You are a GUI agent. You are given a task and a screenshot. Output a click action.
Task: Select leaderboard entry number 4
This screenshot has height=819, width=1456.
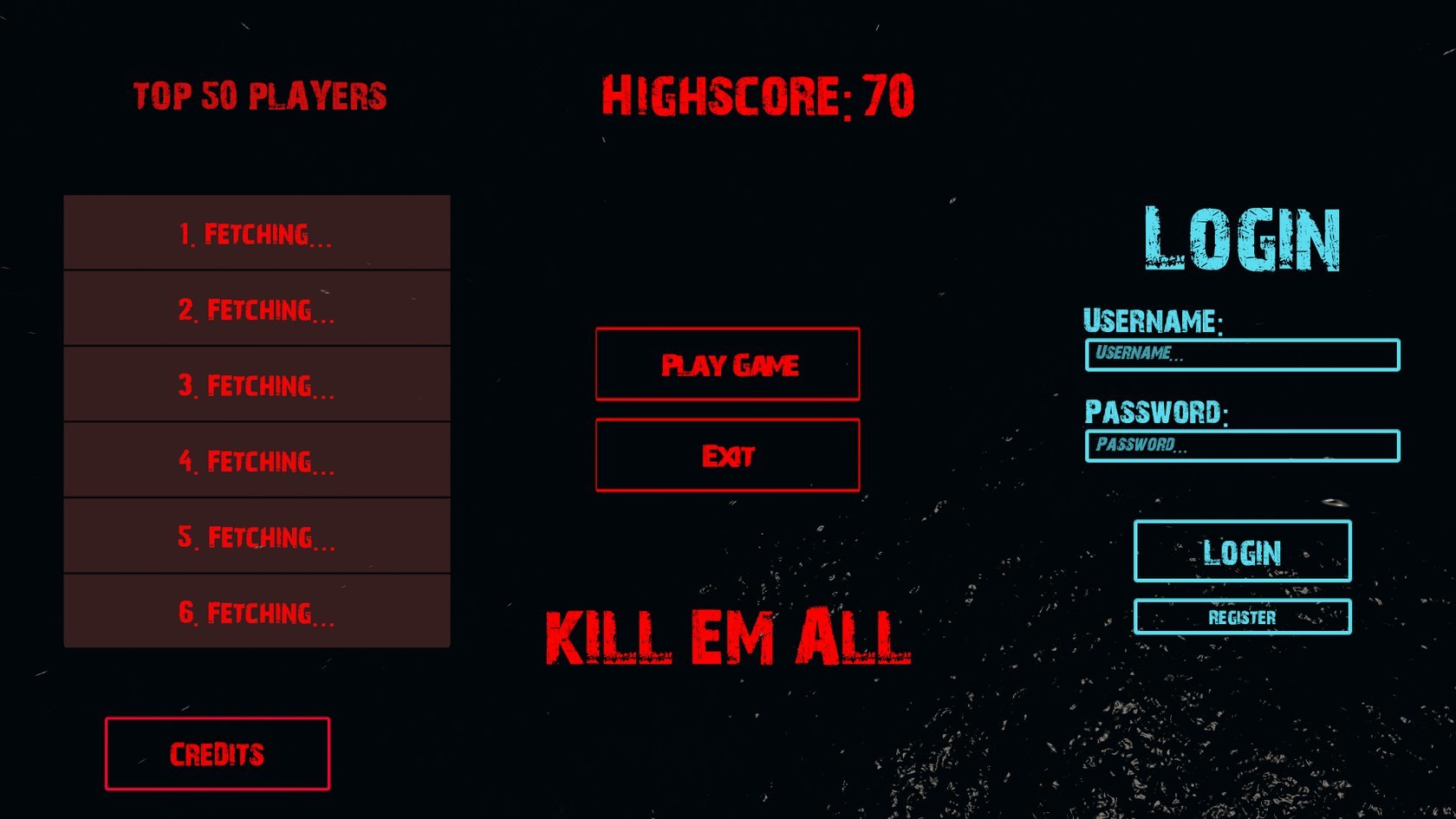pos(257,459)
